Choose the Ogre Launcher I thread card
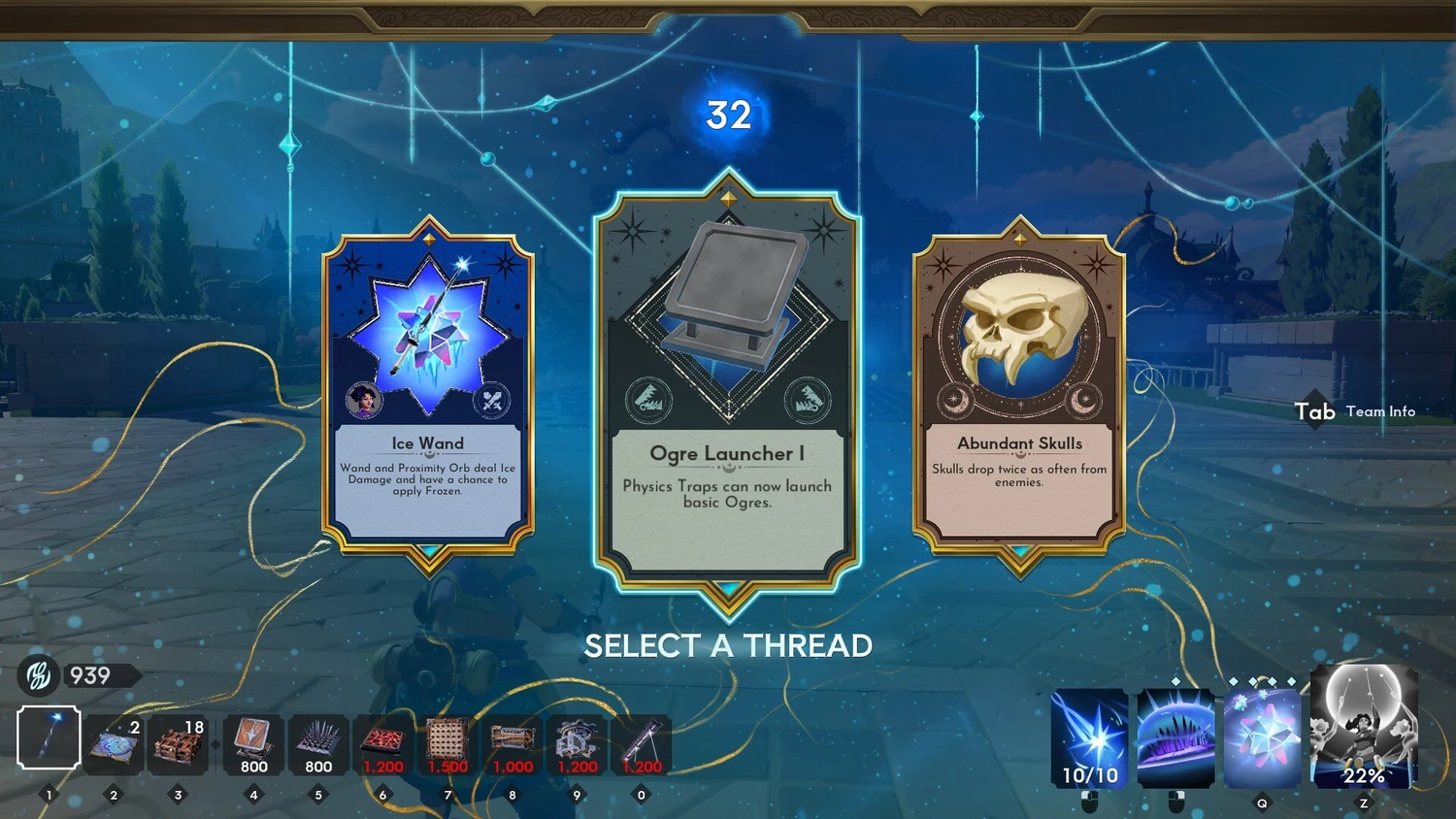Screen dimensions: 1456x819 [x=728, y=388]
